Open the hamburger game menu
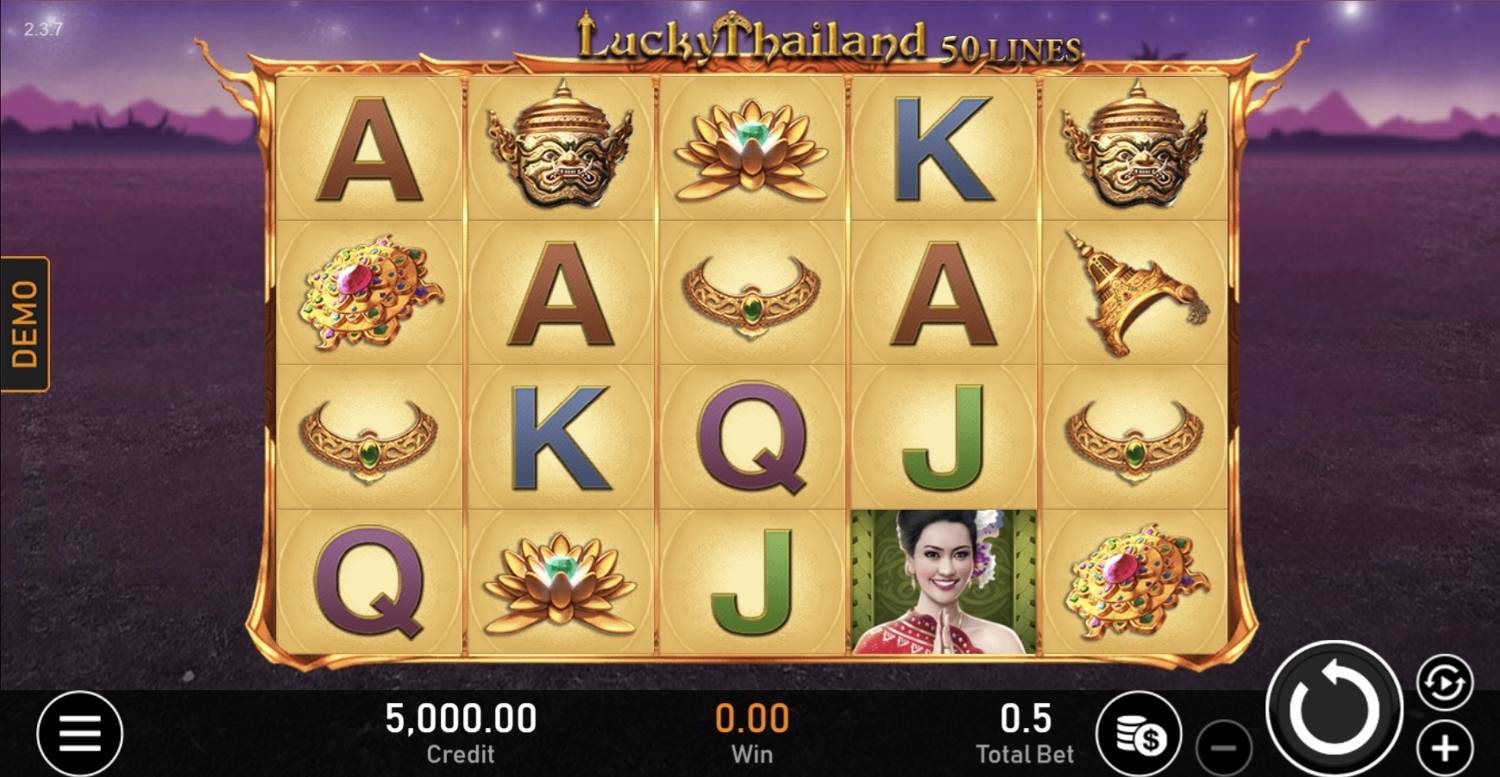 pos(79,732)
